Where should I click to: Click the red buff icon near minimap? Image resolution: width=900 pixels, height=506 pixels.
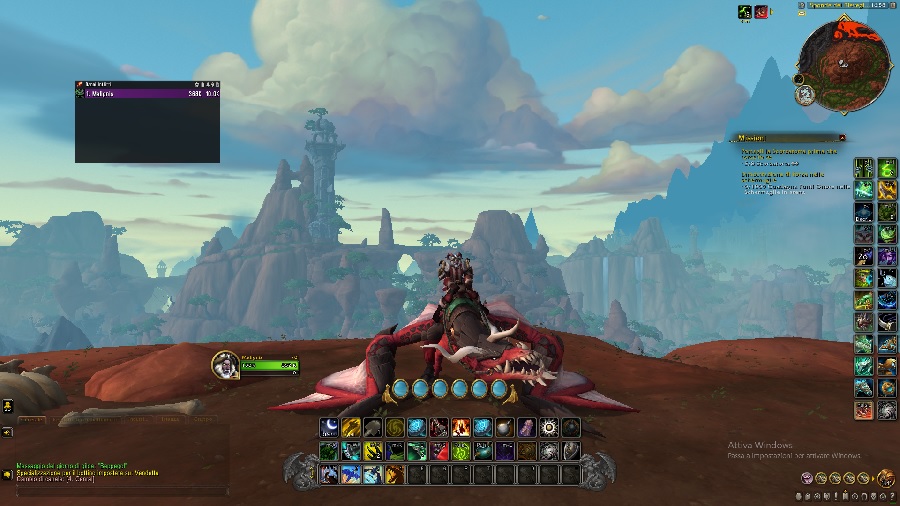click(x=761, y=12)
